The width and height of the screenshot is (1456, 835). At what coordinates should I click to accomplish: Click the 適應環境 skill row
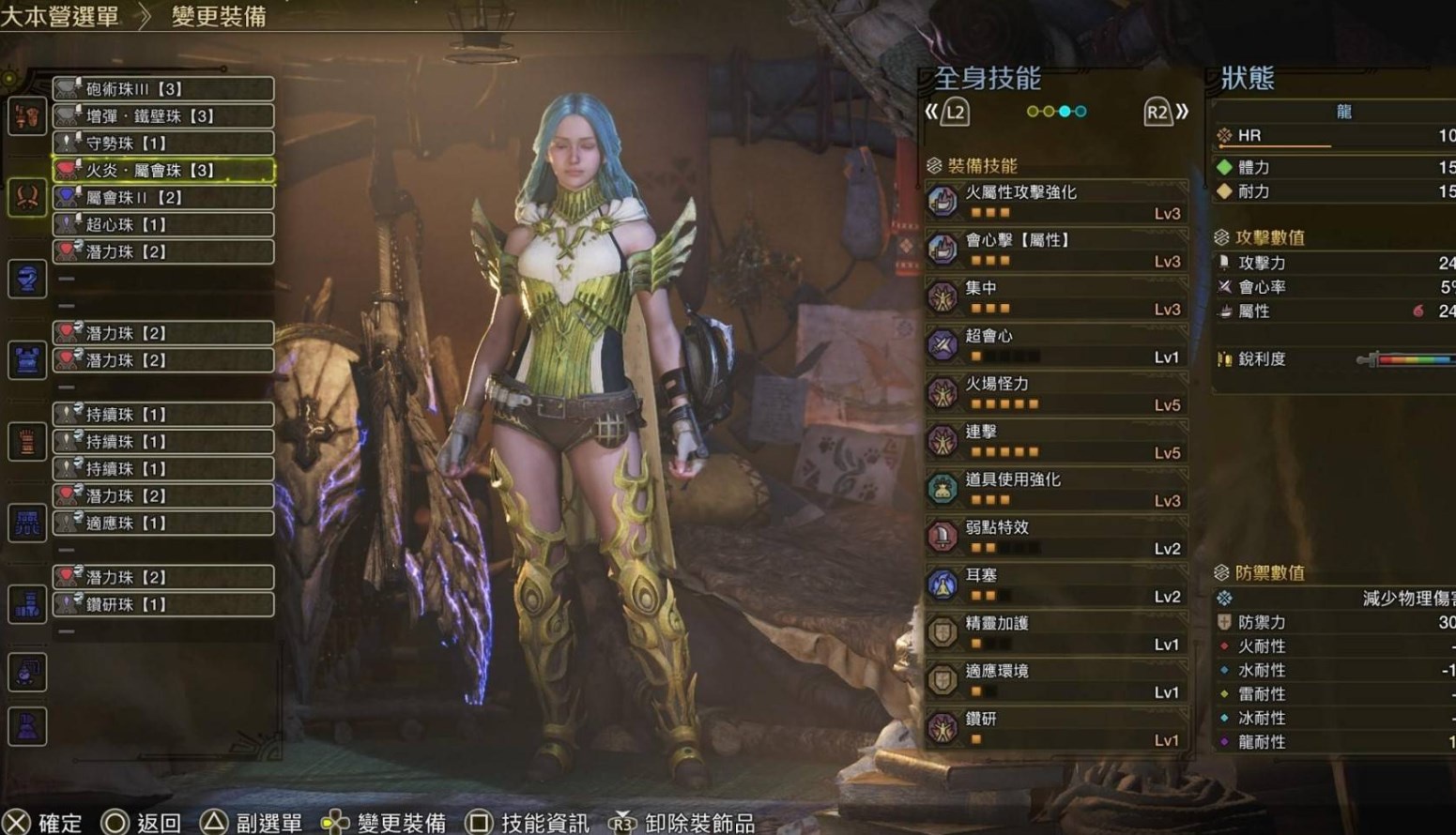coord(1057,679)
